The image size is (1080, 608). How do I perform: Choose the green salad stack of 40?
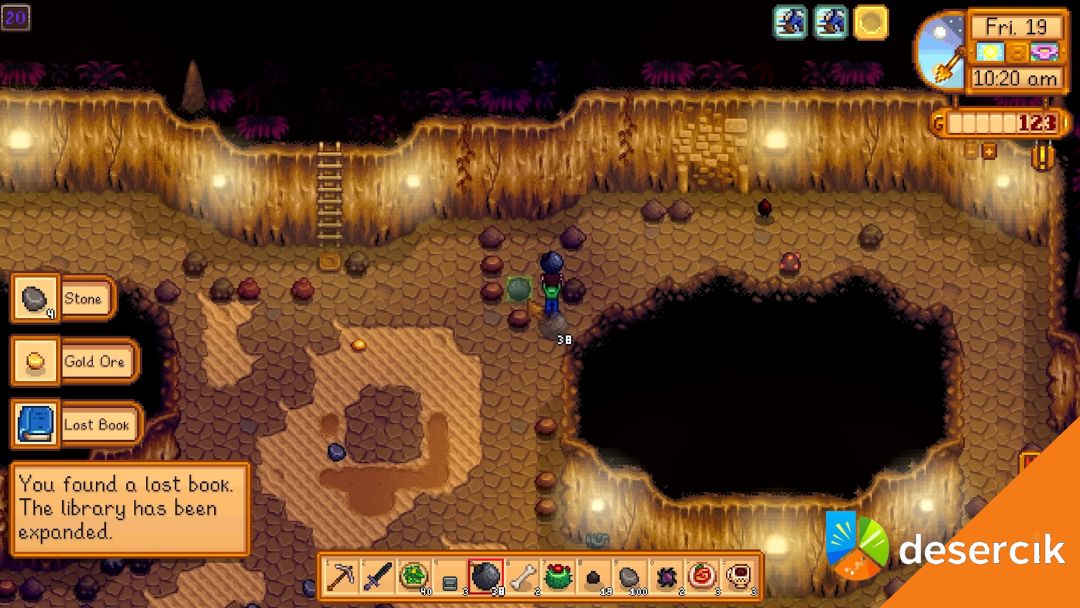413,576
